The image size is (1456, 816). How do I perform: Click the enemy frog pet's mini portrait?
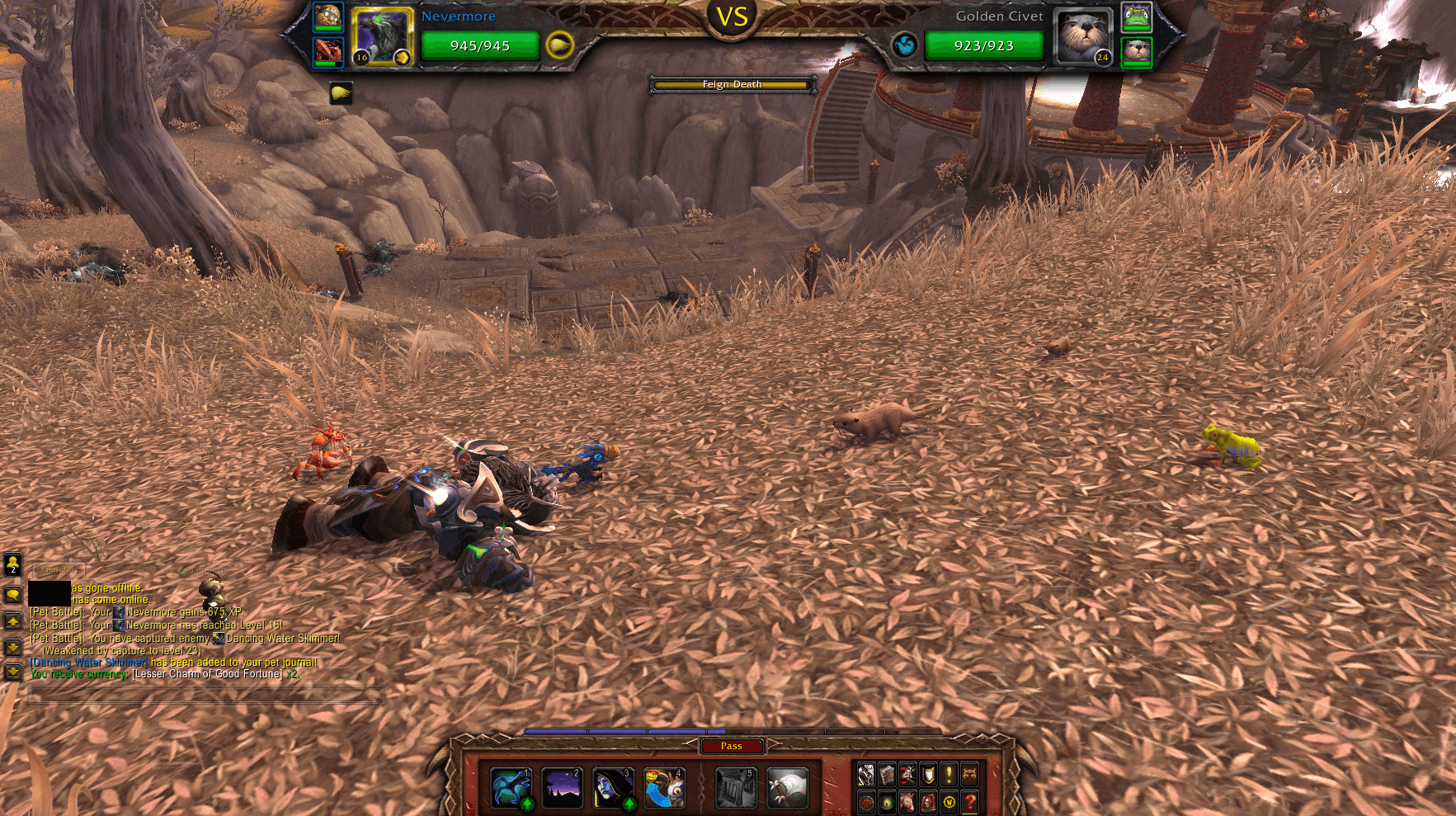coord(1137,17)
